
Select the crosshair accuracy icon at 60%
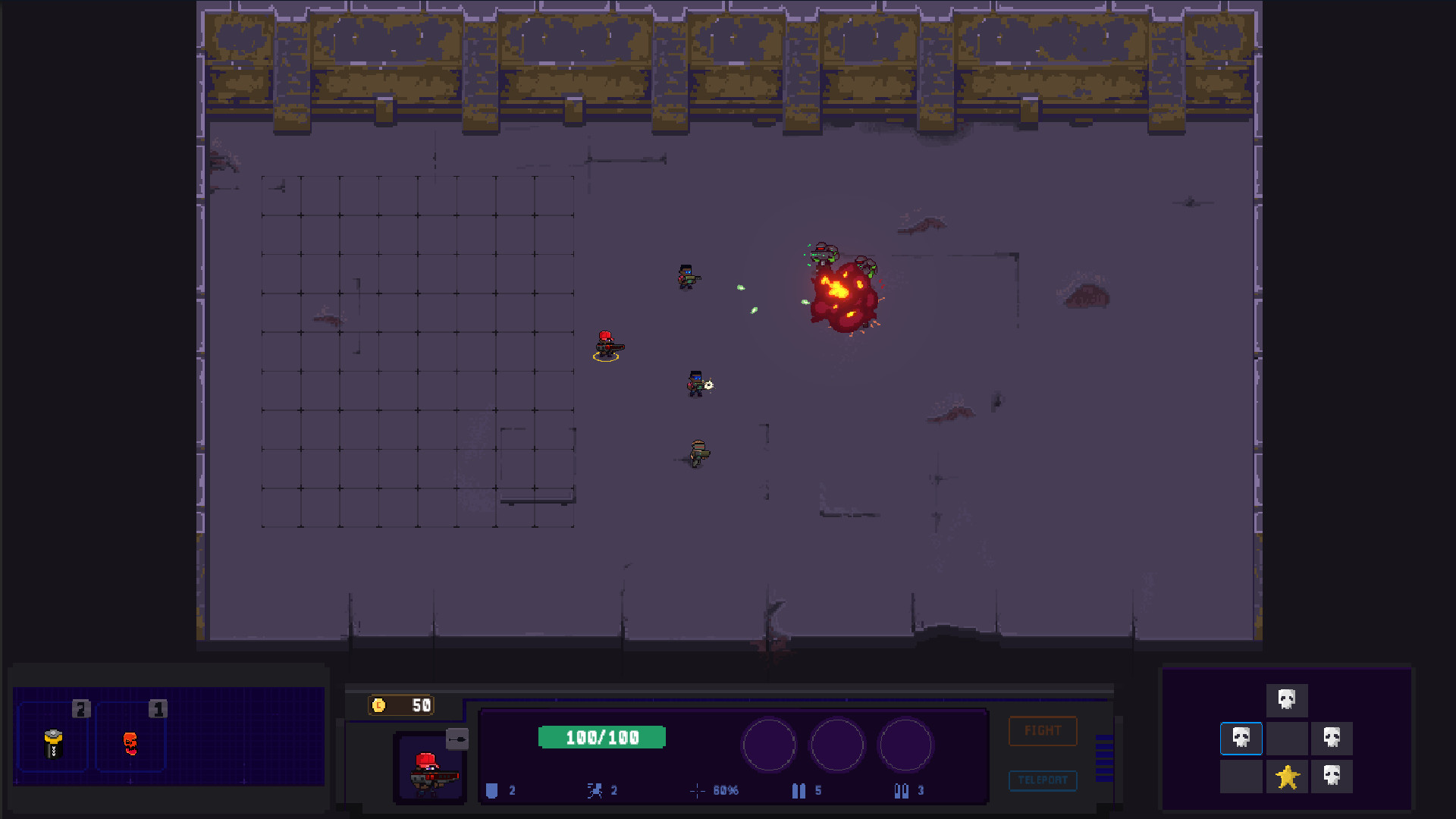pyautogui.click(x=697, y=790)
